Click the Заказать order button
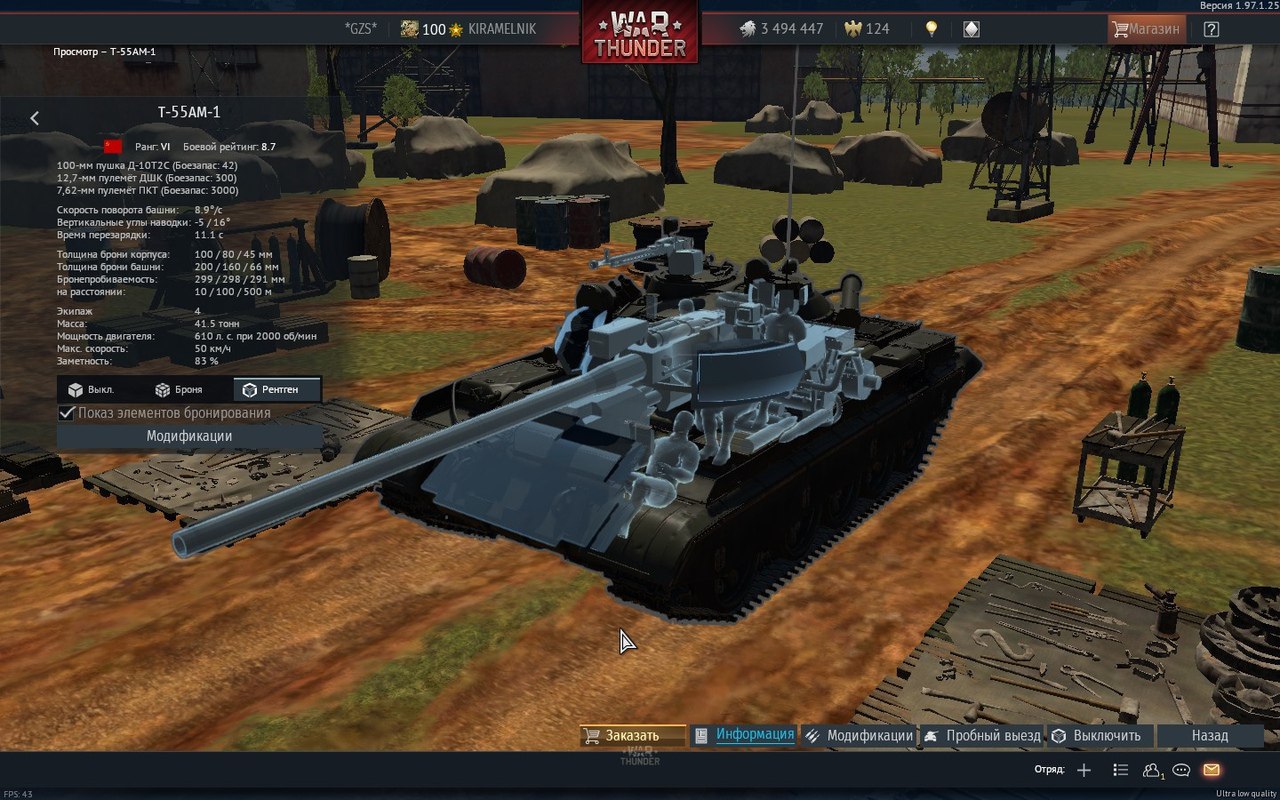The width and height of the screenshot is (1280, 800). point(633,736)
